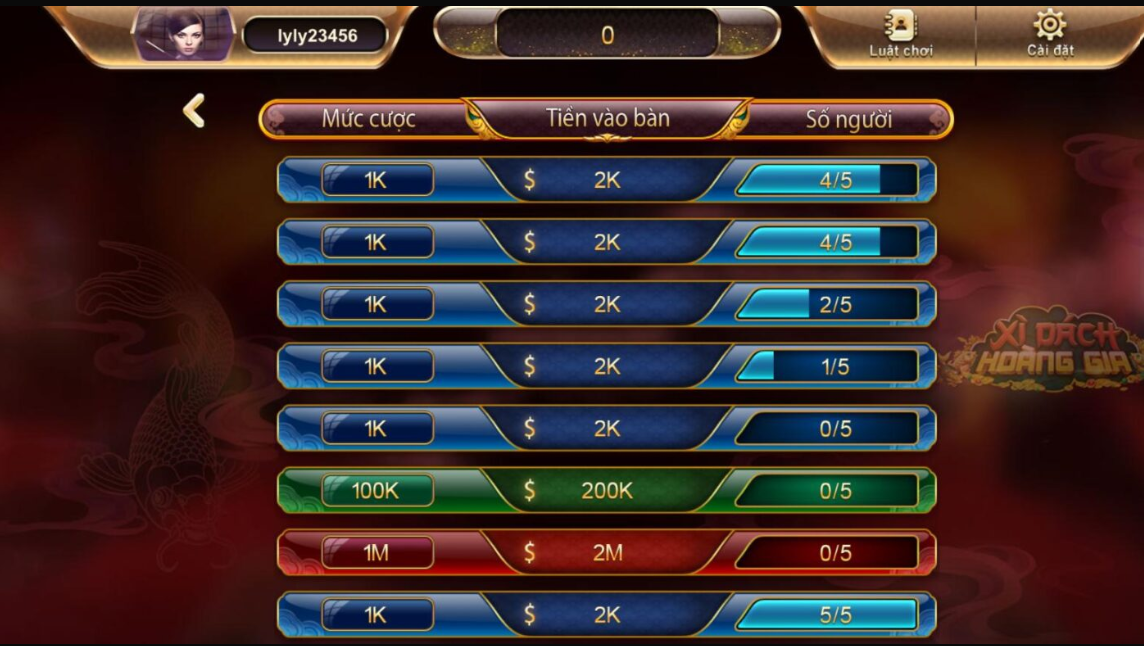
Task: Open the Luật chơi rules panel
Action: pos(901,35)
